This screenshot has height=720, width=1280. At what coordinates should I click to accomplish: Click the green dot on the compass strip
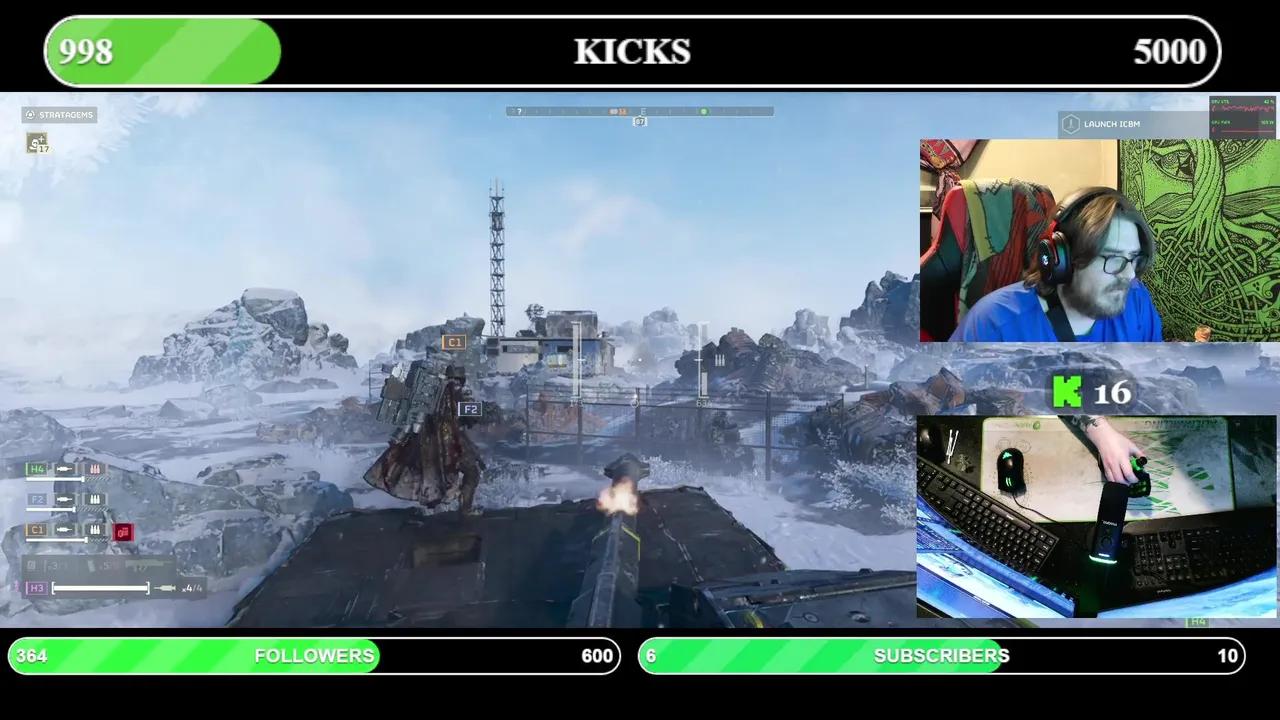[704, 111]
